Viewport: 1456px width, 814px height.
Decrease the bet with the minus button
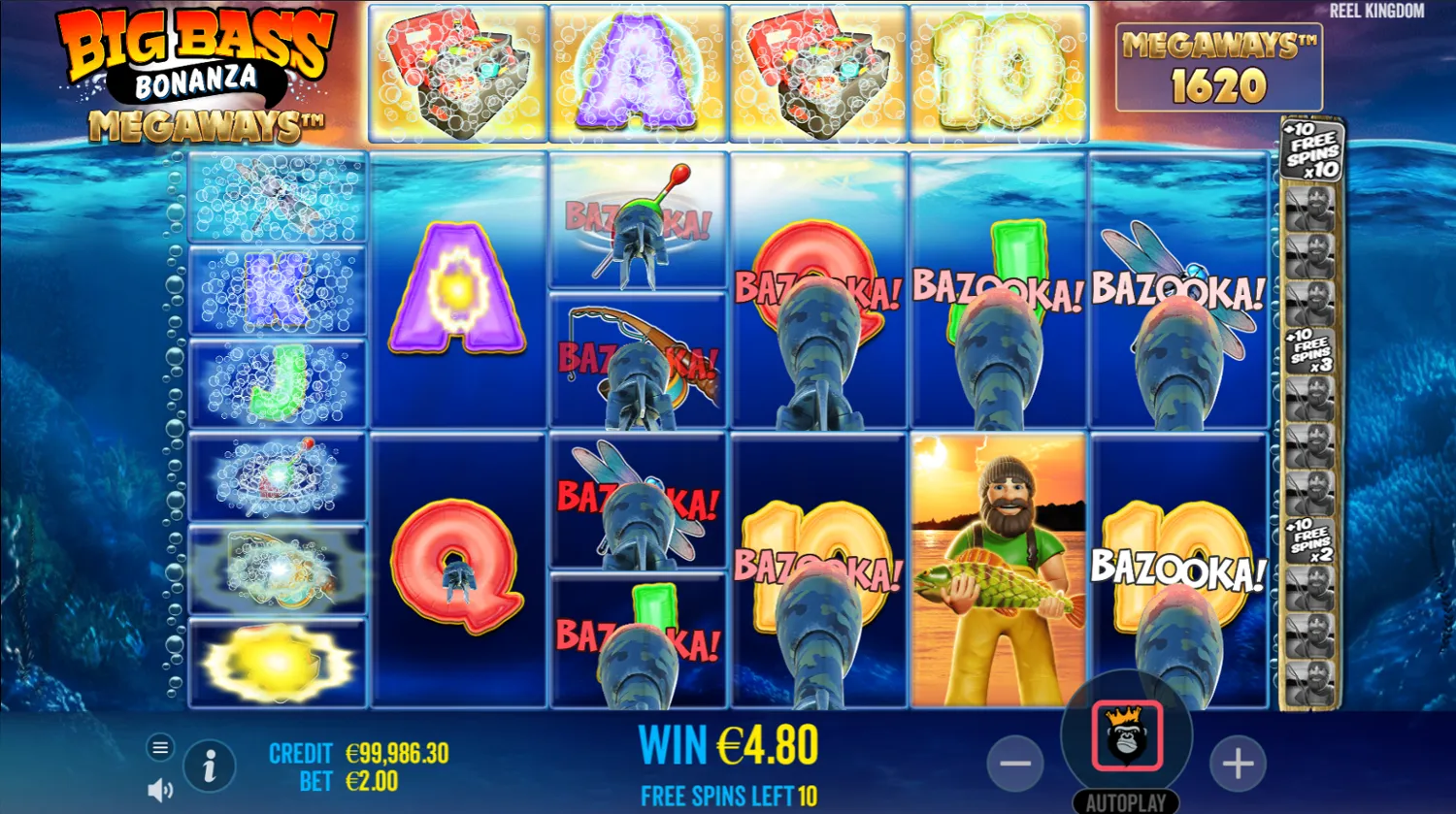(1015, 764)
